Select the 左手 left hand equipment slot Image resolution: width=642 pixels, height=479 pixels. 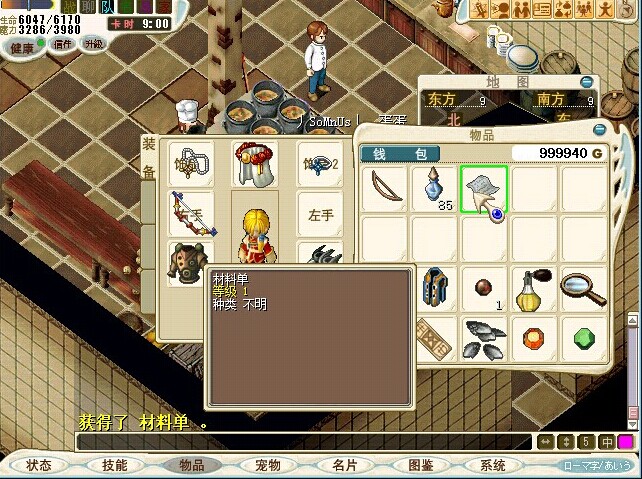point(321,214)
